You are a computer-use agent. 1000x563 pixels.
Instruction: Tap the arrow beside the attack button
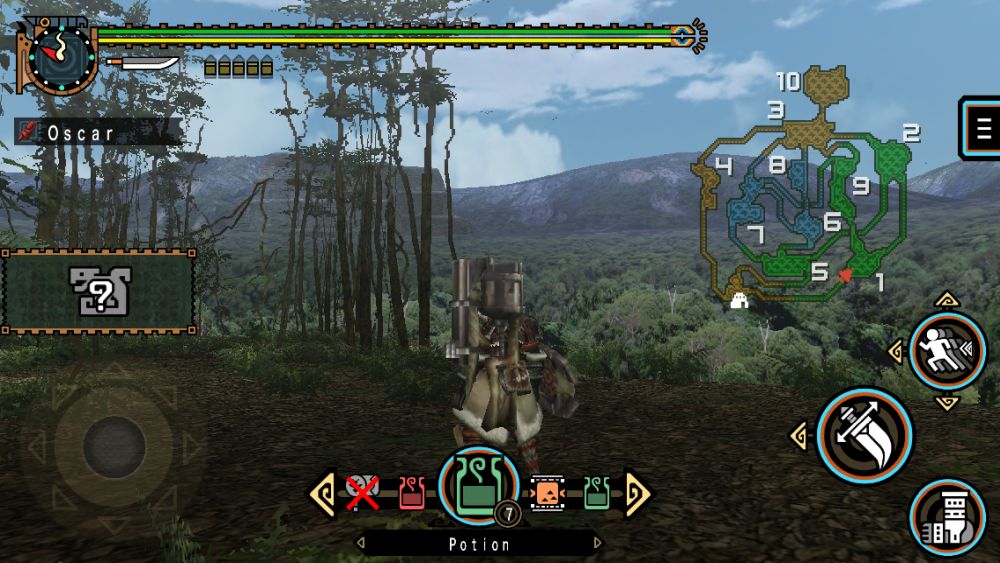click(800, 436)
